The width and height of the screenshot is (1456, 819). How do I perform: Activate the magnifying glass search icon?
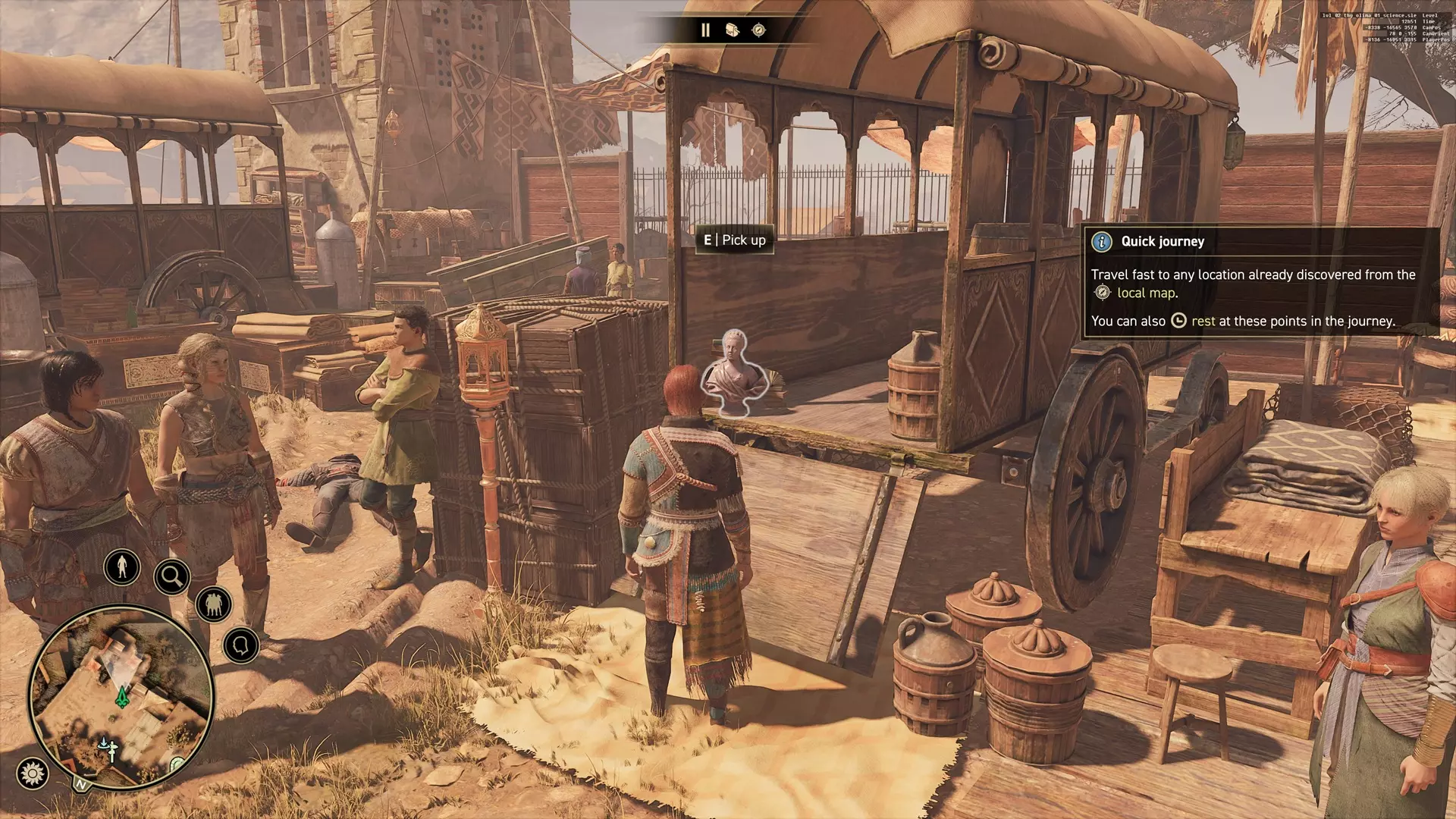171,577
